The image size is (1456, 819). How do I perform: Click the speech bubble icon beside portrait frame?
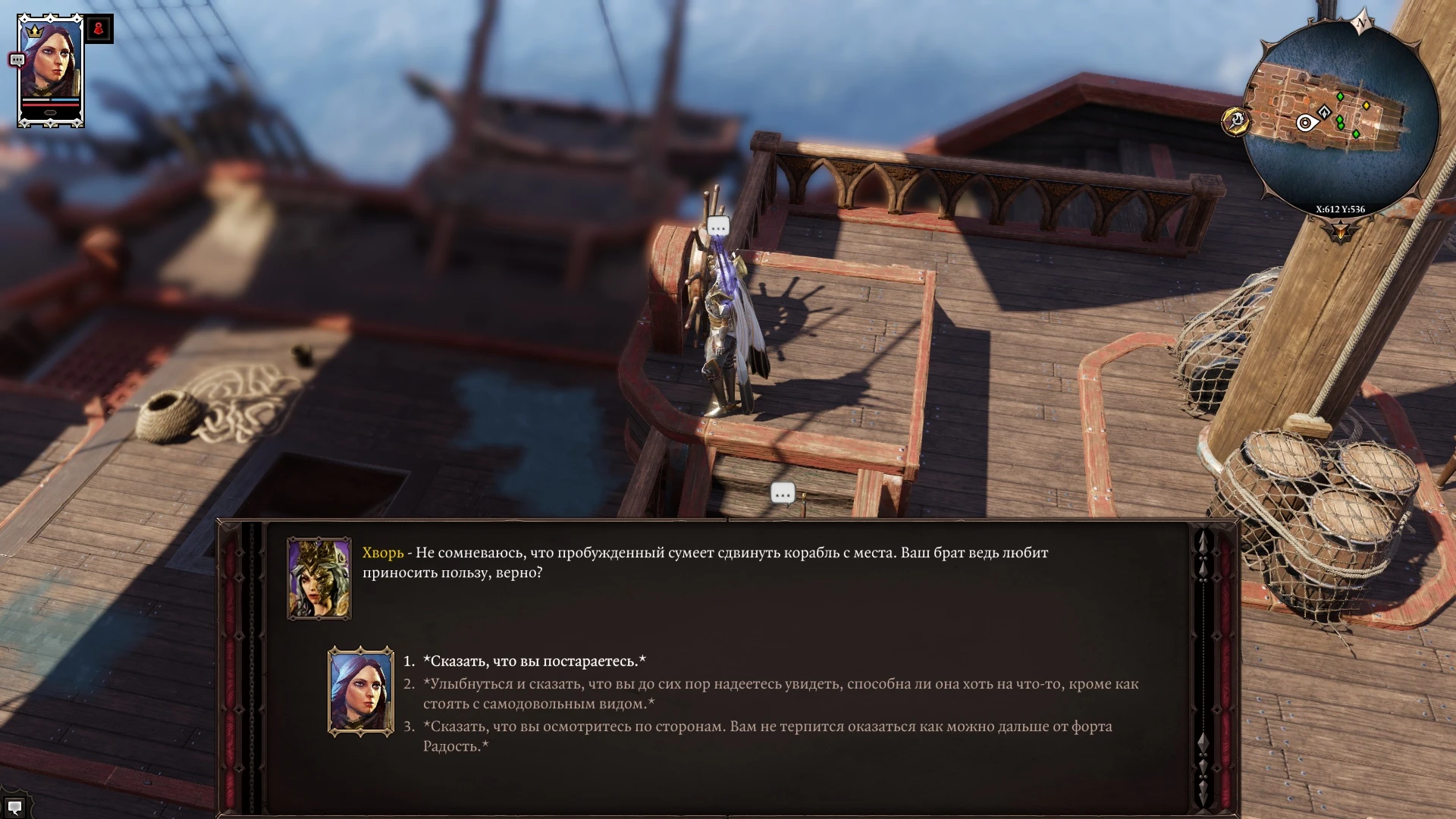17,59
